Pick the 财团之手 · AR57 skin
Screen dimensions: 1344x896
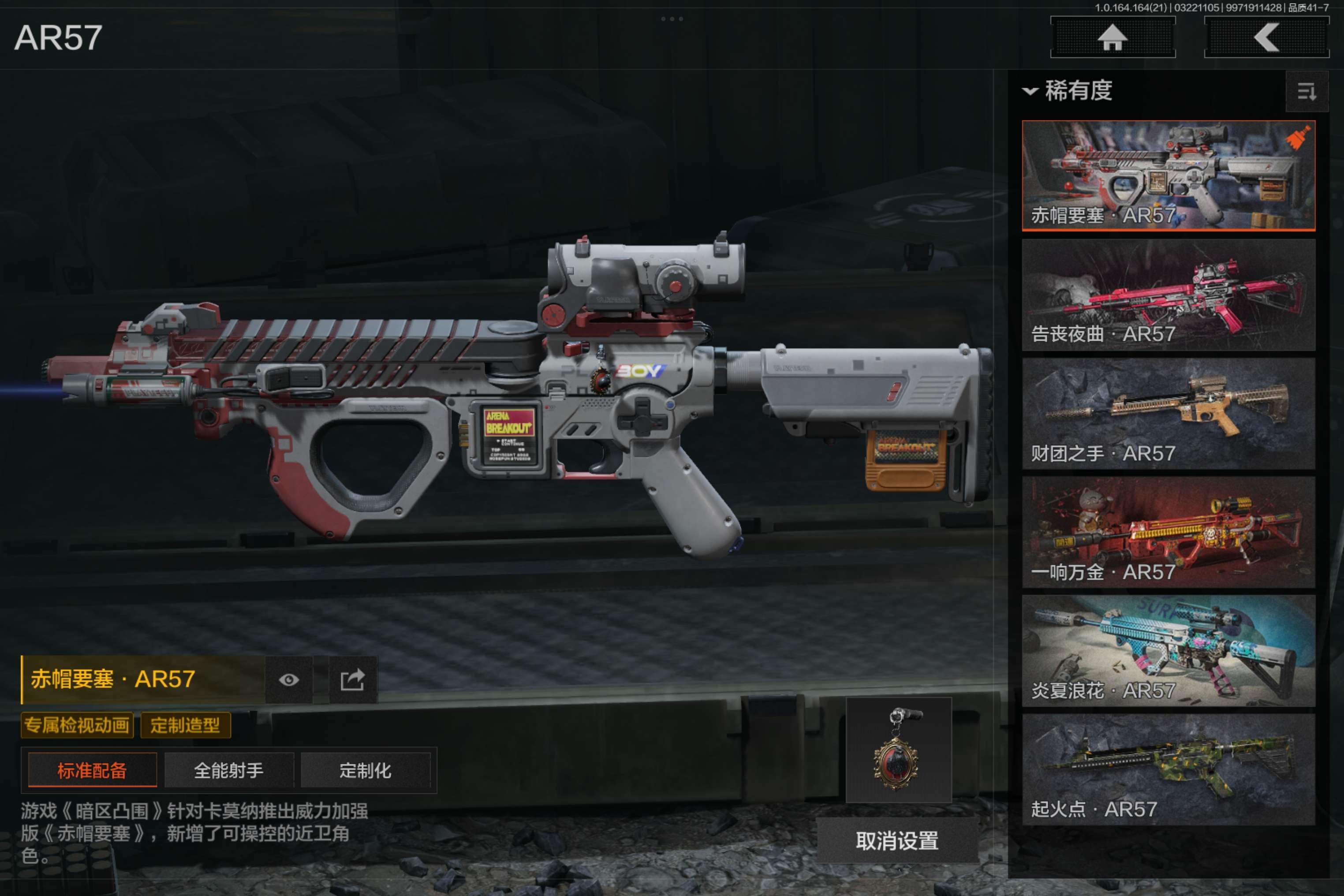tap(1168, 414)
